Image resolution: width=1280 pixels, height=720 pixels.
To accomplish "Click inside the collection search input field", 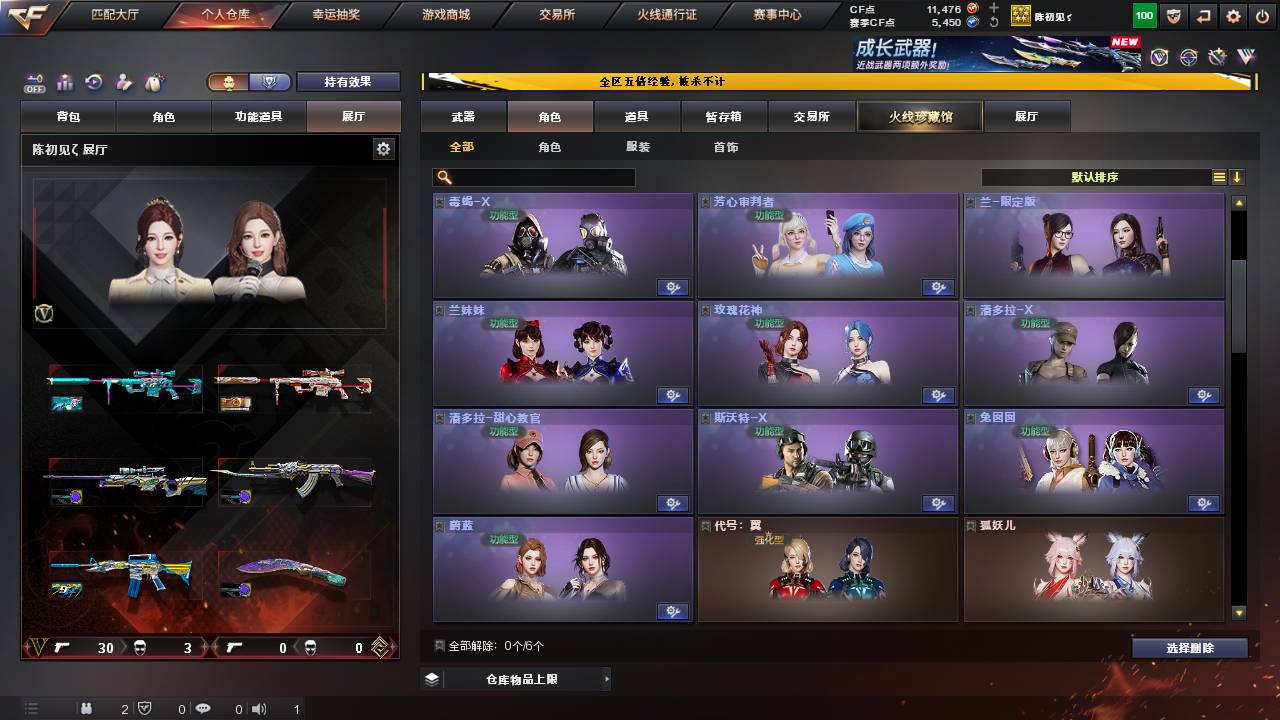I will (x=540, y=177).
